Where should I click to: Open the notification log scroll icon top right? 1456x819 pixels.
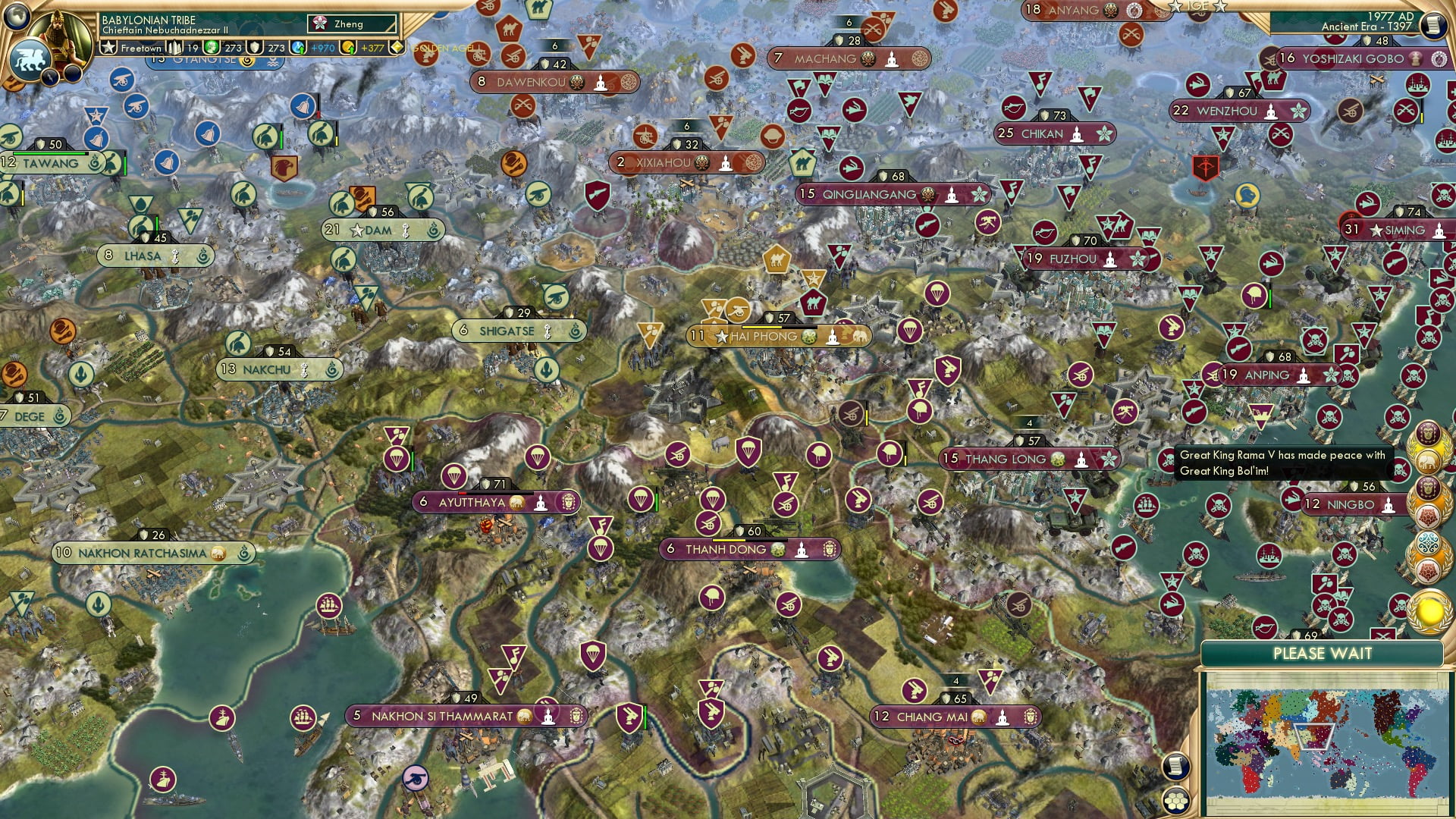(x=1434, y=24)
